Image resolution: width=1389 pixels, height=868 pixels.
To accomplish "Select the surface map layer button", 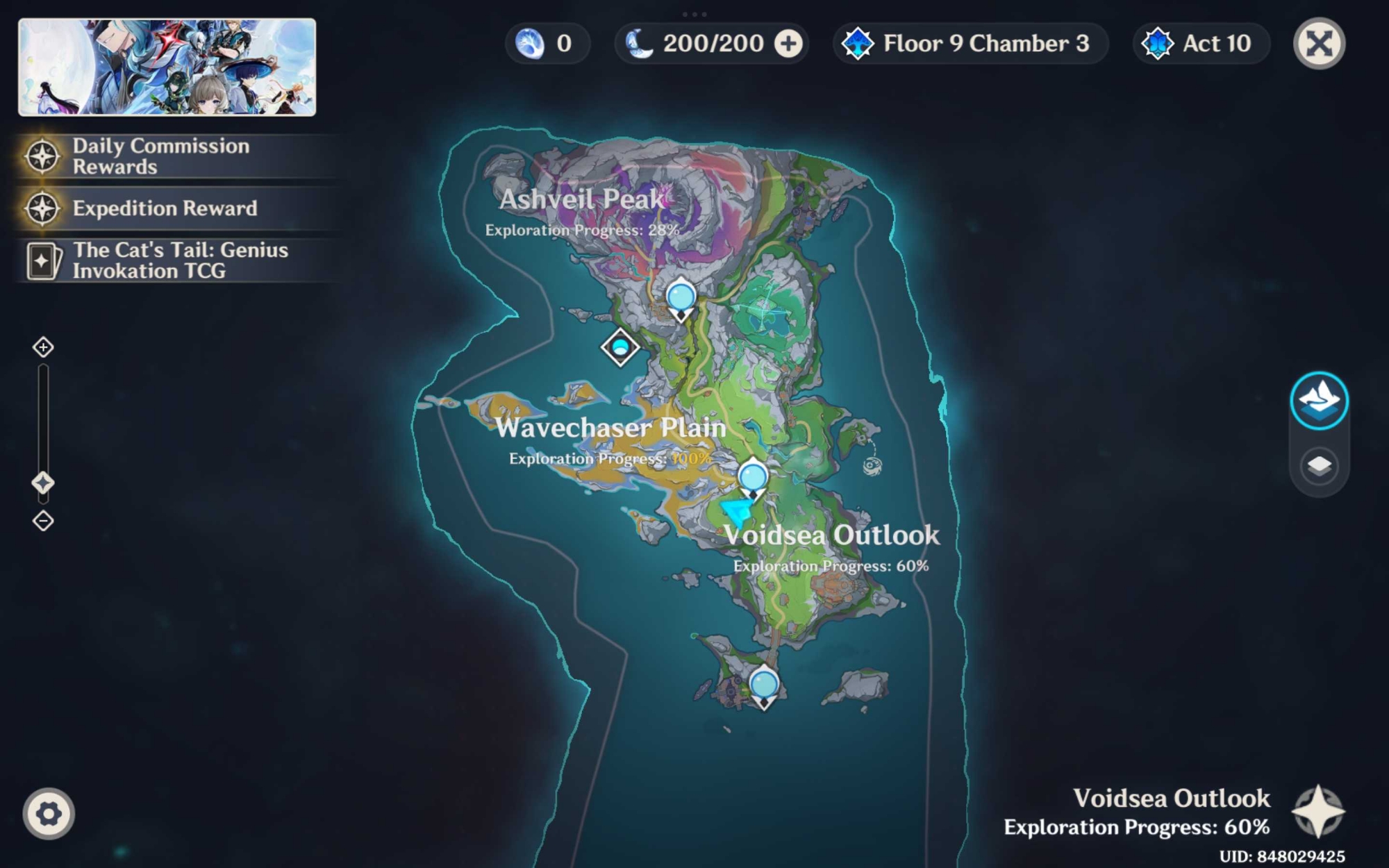I will point(1319,401).
